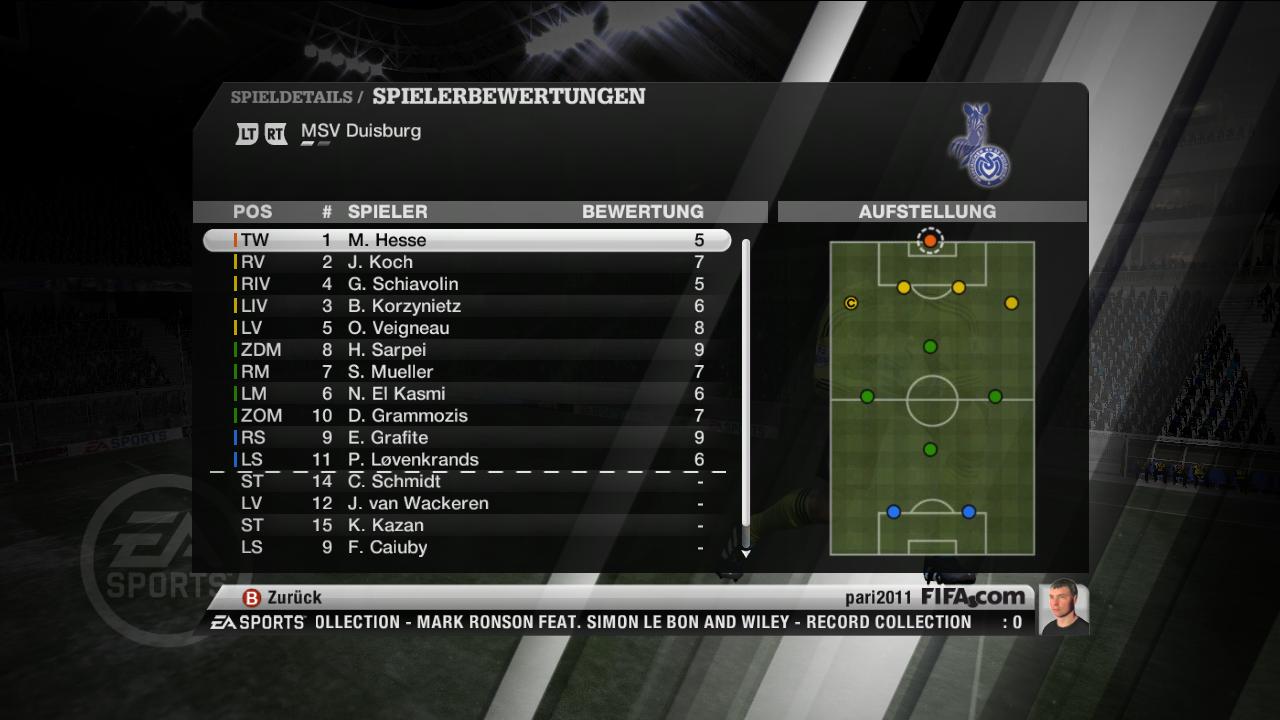Pick substitute C. Schmidt row
This screenshot has width=1280, height=720.
tap(466, 482)
